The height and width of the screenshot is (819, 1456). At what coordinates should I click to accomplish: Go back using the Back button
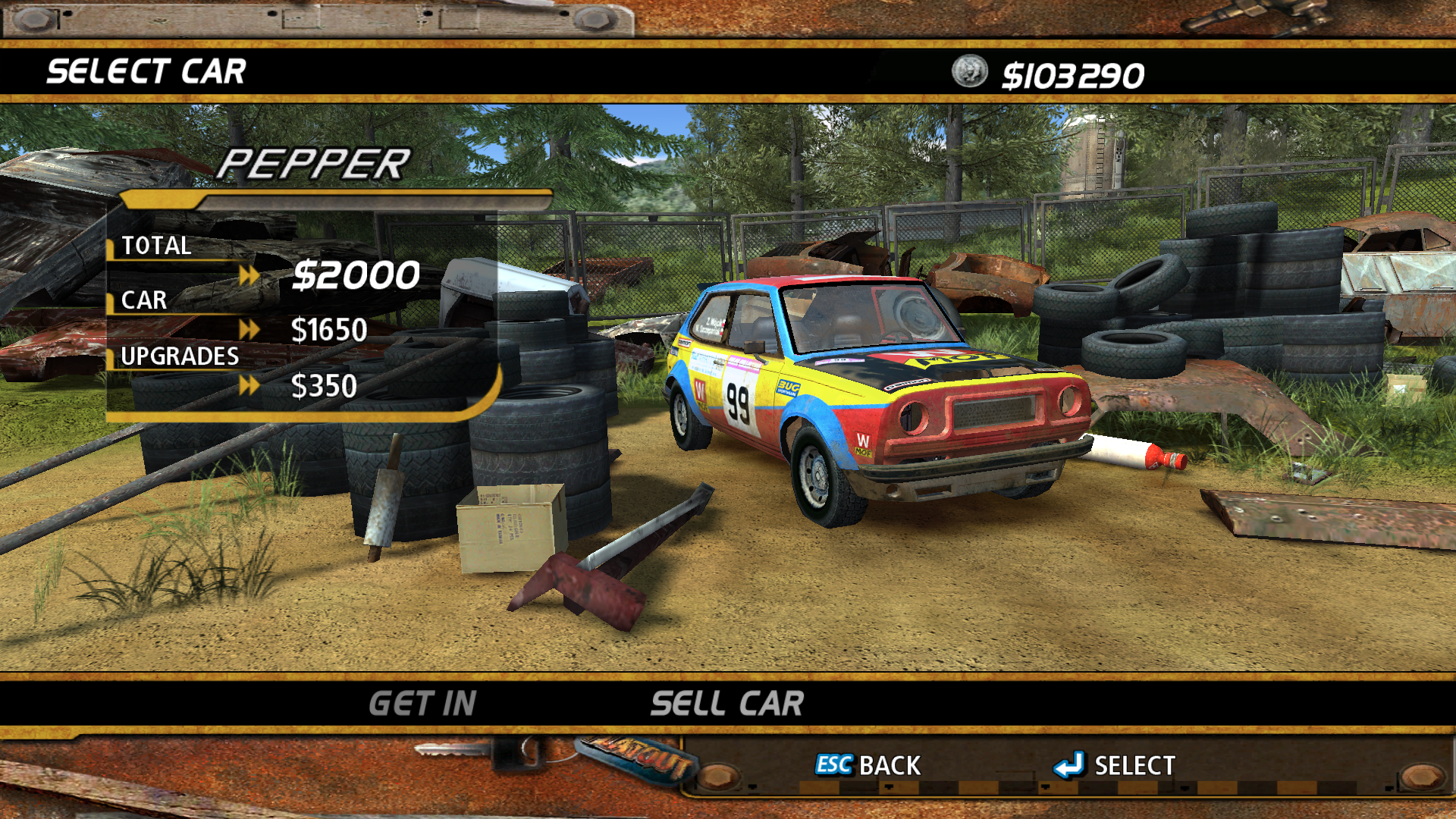coord(868,765)
